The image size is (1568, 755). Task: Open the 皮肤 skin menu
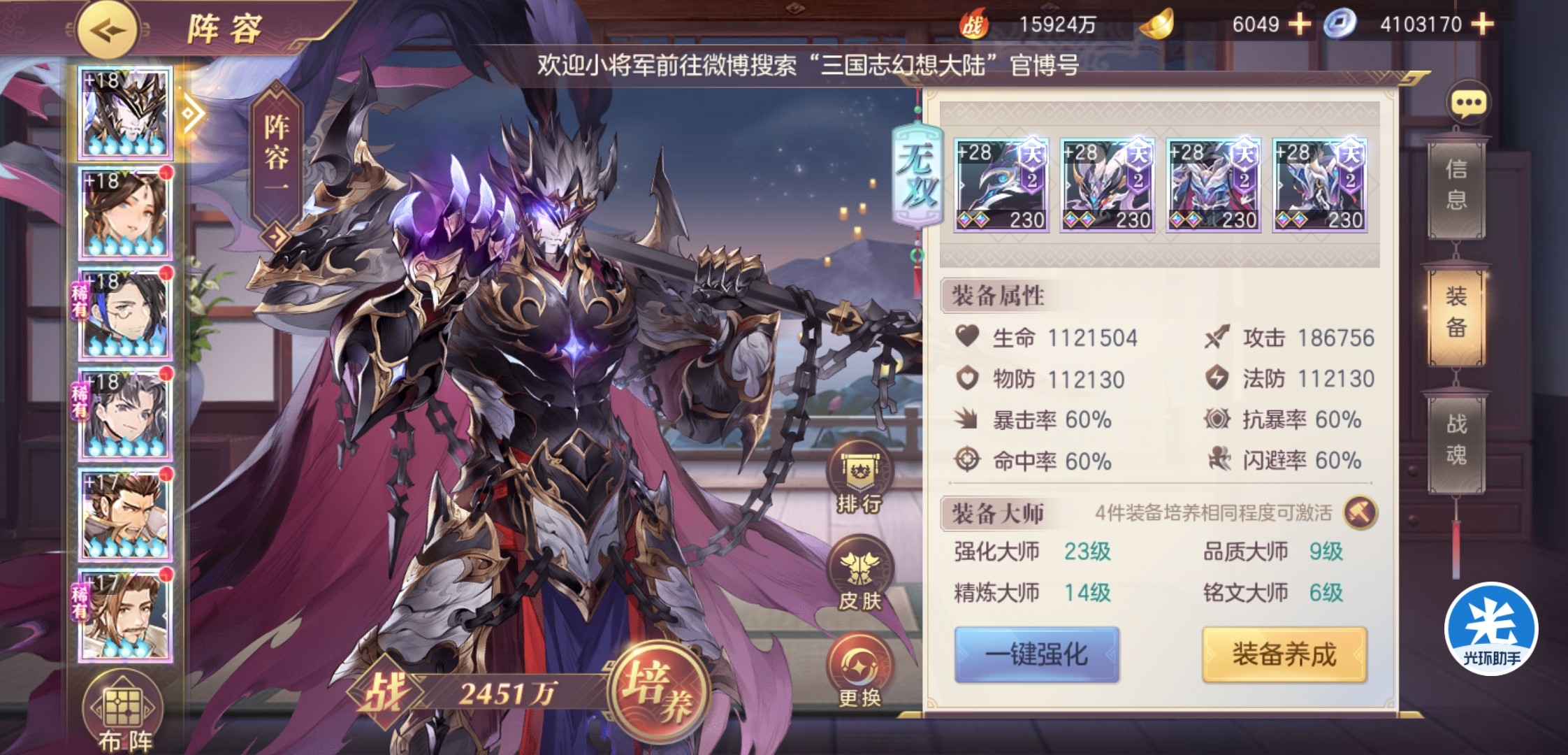pyautogui.click(x=859, y=577)
